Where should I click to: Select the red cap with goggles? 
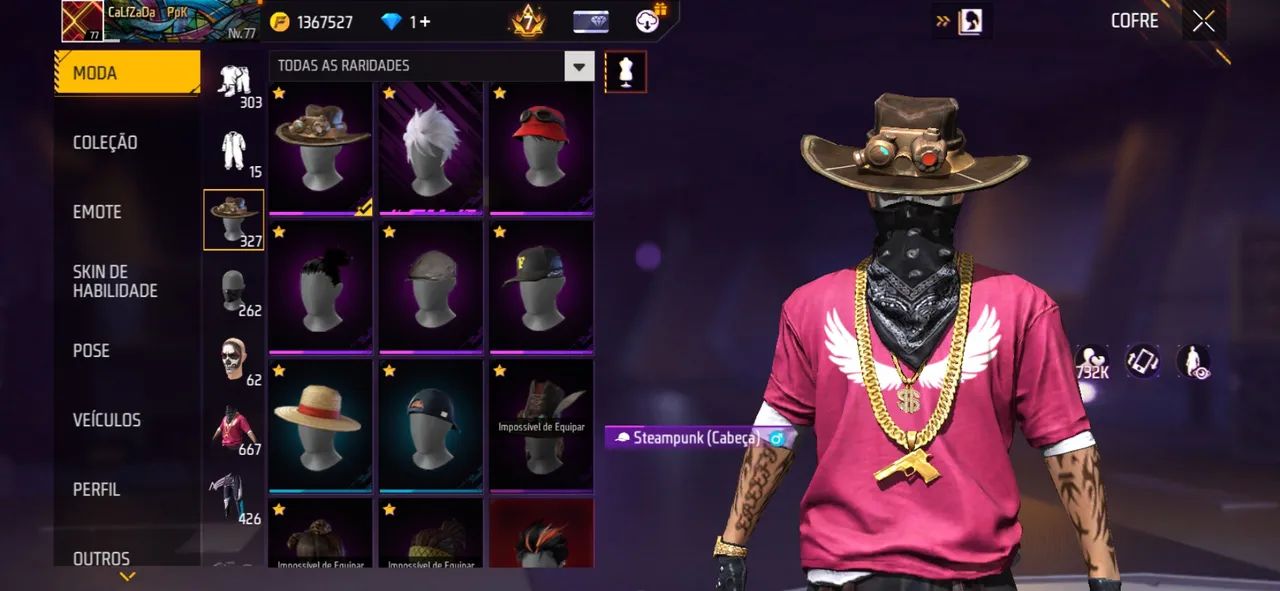pos(541,148)
